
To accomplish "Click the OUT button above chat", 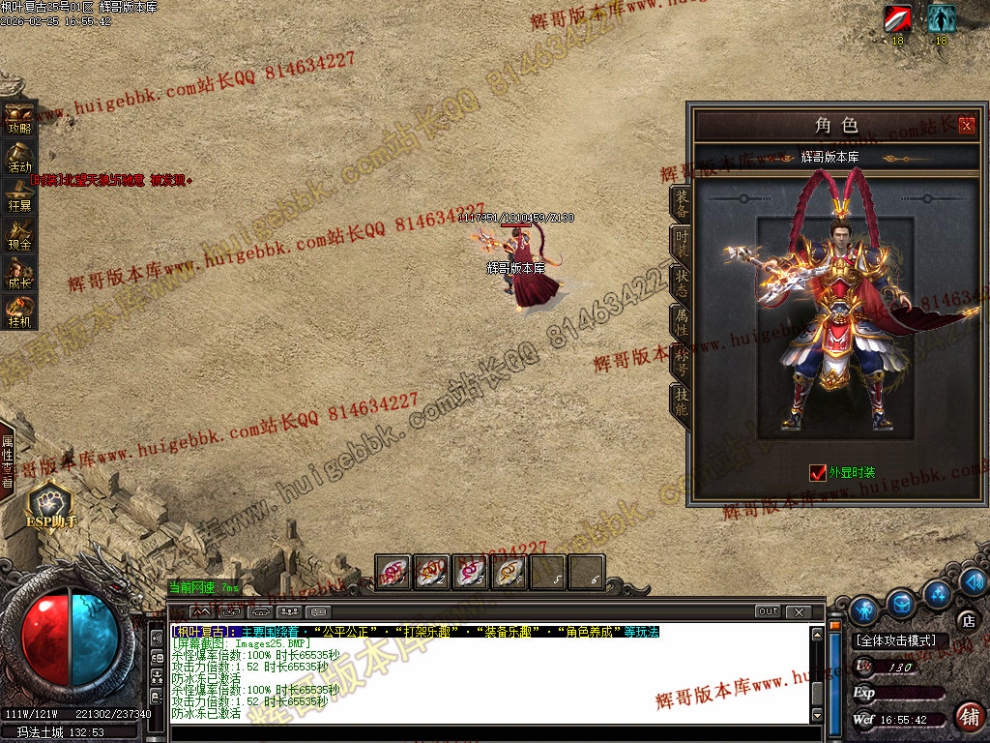I will 767,611.
